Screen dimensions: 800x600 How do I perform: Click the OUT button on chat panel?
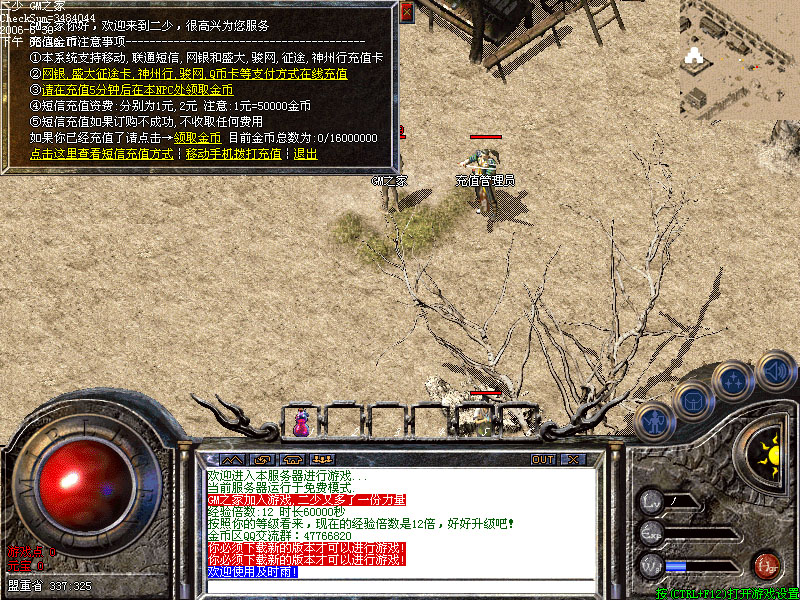pyautogui.click(x=543, y=459)
